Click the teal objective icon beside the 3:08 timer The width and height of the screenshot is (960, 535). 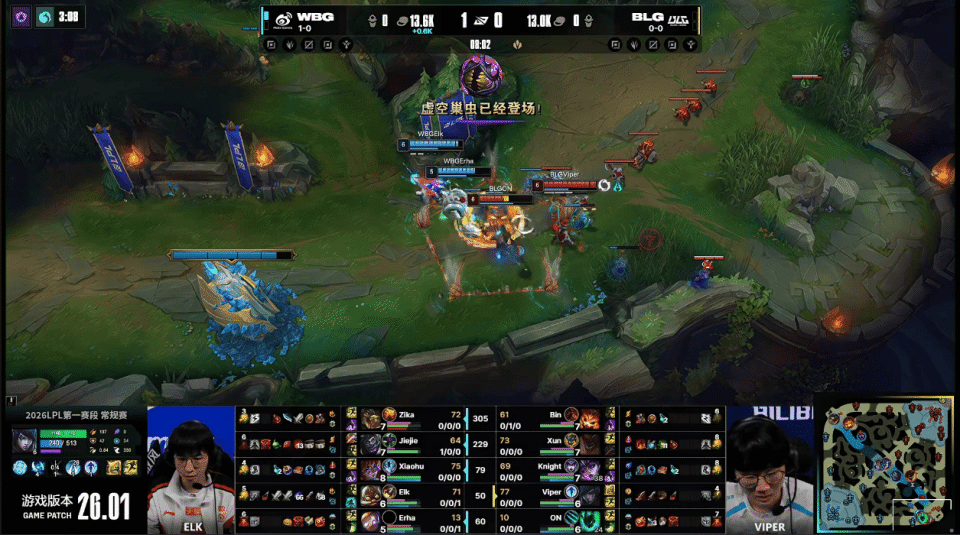point(44,16)
